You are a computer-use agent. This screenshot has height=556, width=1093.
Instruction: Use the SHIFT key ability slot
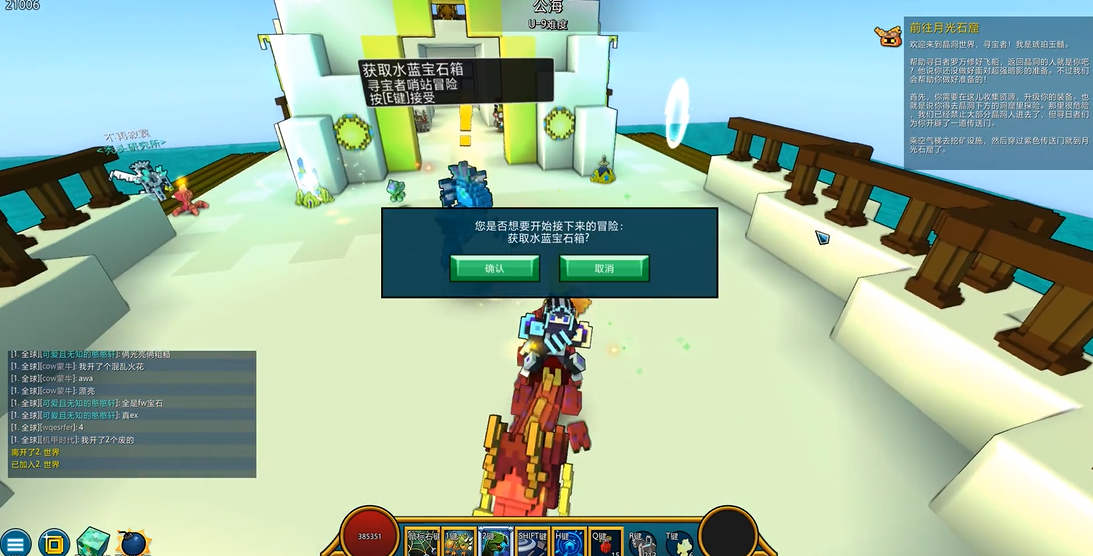(x=532, y=541)
